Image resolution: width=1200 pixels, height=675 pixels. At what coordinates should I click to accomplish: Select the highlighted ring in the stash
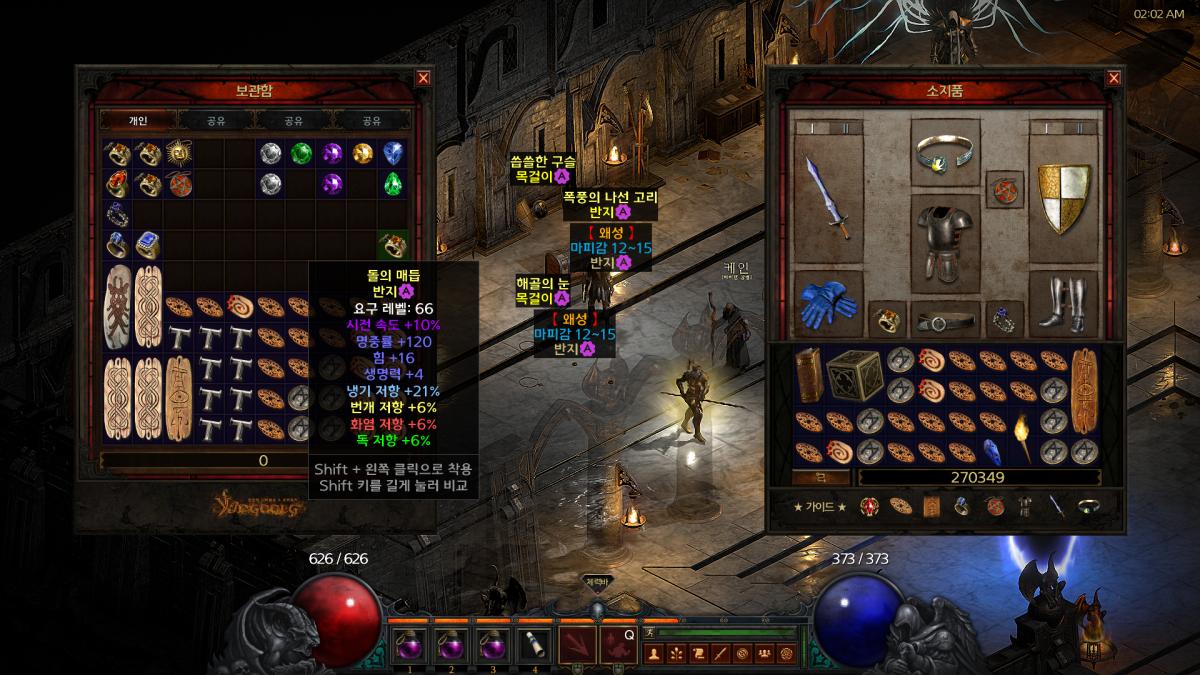pyautogui.click(x=392, y=244)
